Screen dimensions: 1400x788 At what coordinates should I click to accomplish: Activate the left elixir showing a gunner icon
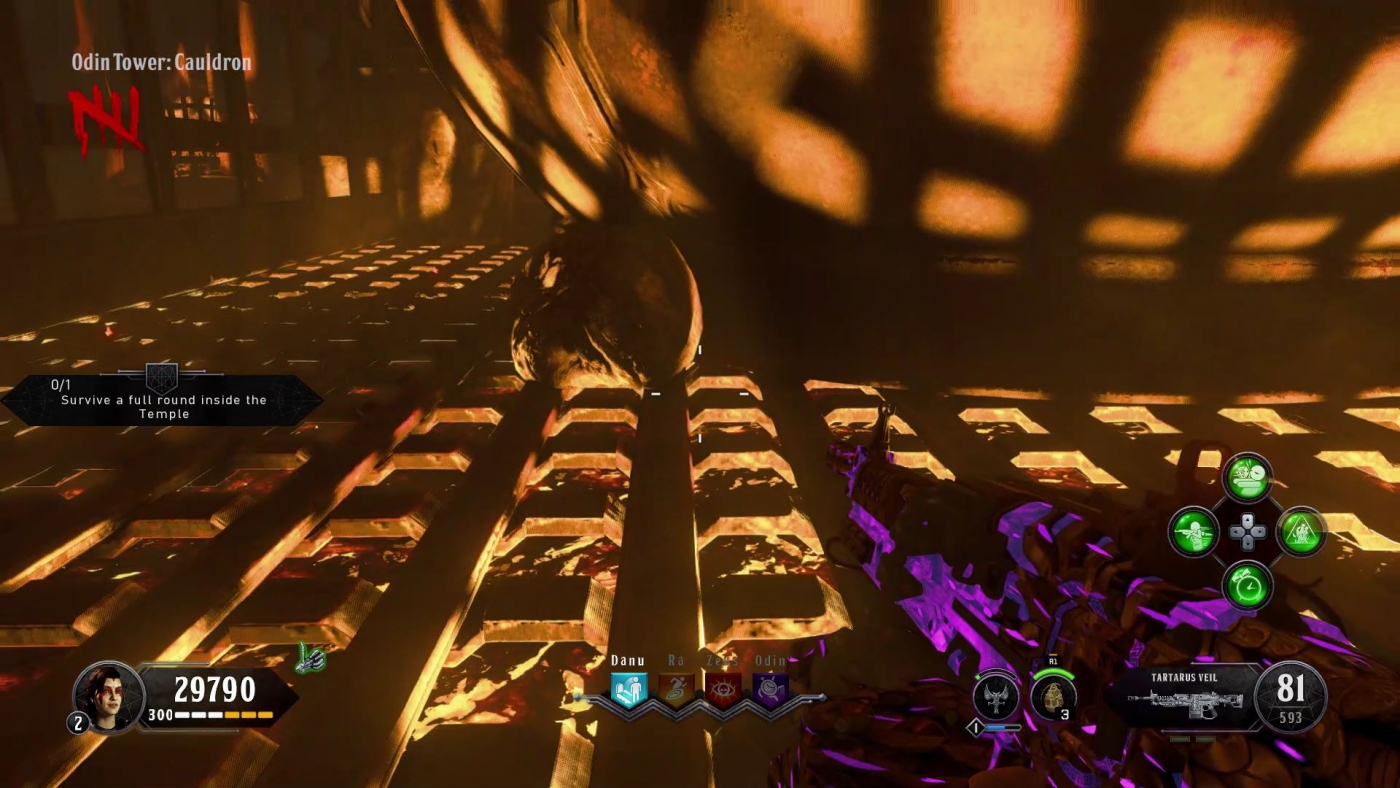pyautogui.click(x=1194, y=532)
